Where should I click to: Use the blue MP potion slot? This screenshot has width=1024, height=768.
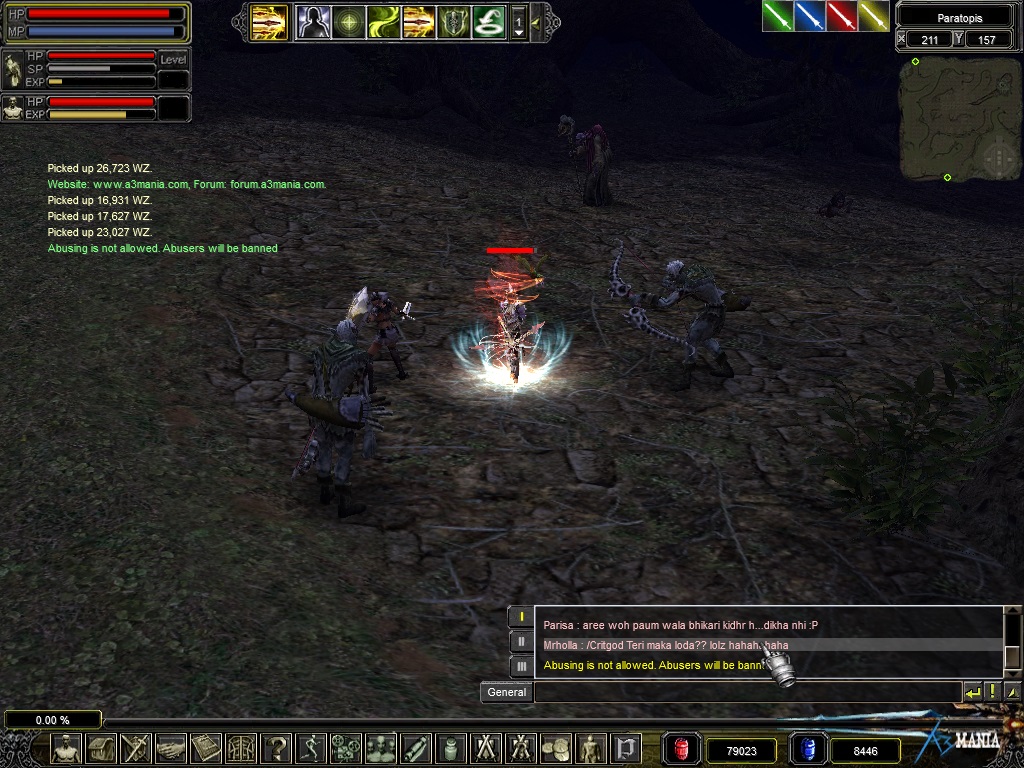coord(806,749)
